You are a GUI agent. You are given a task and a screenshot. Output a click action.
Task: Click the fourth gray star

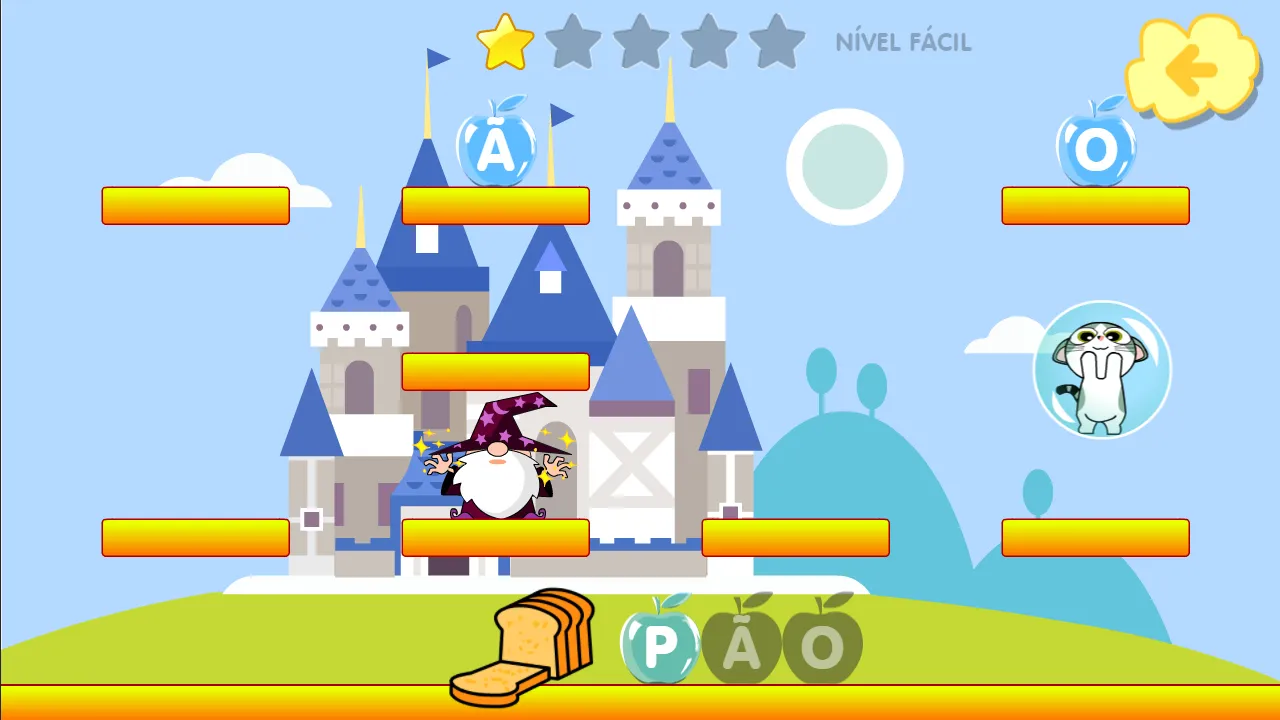click(710, 42)
